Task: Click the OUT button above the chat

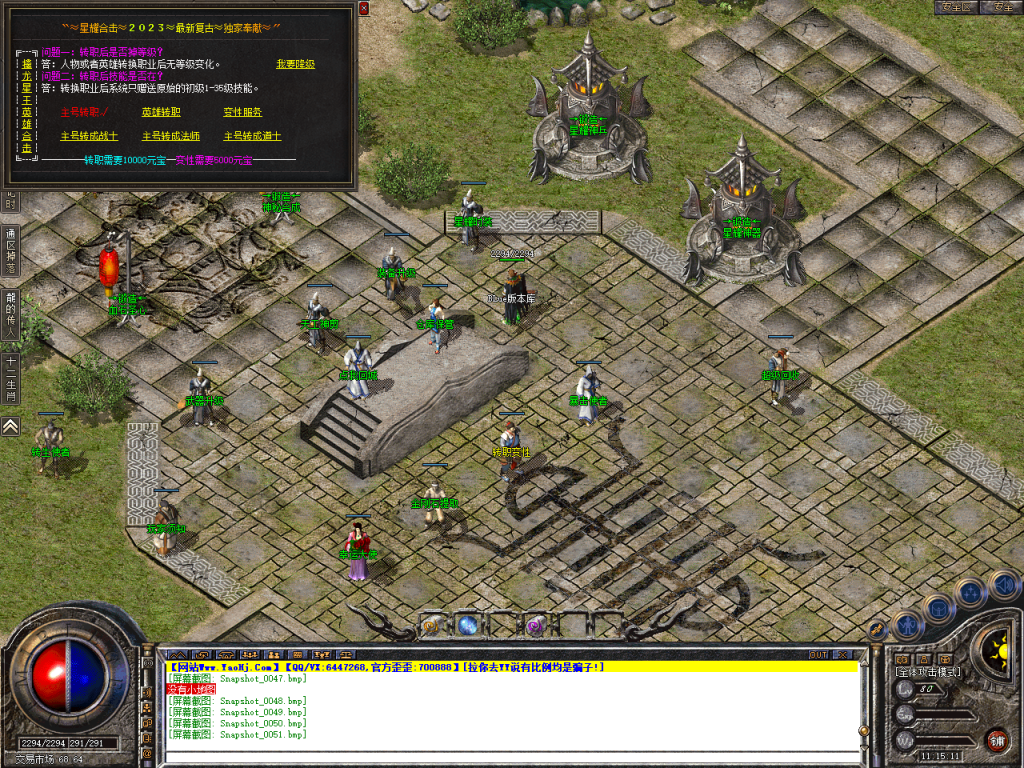Action: (x=818, y=654)
